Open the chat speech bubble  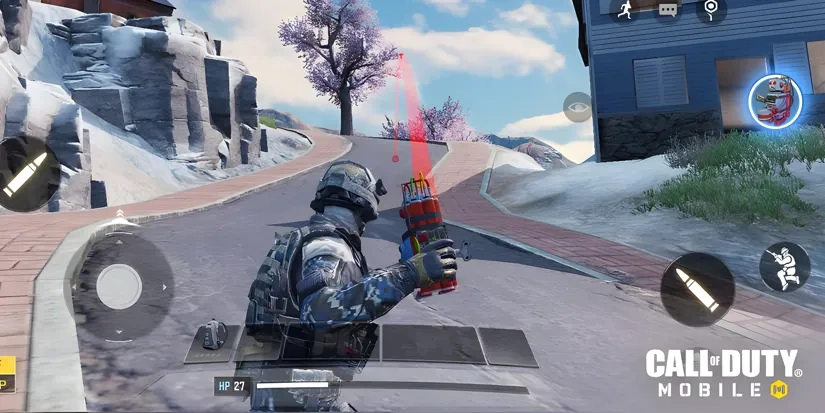click(x=668, y=10)
